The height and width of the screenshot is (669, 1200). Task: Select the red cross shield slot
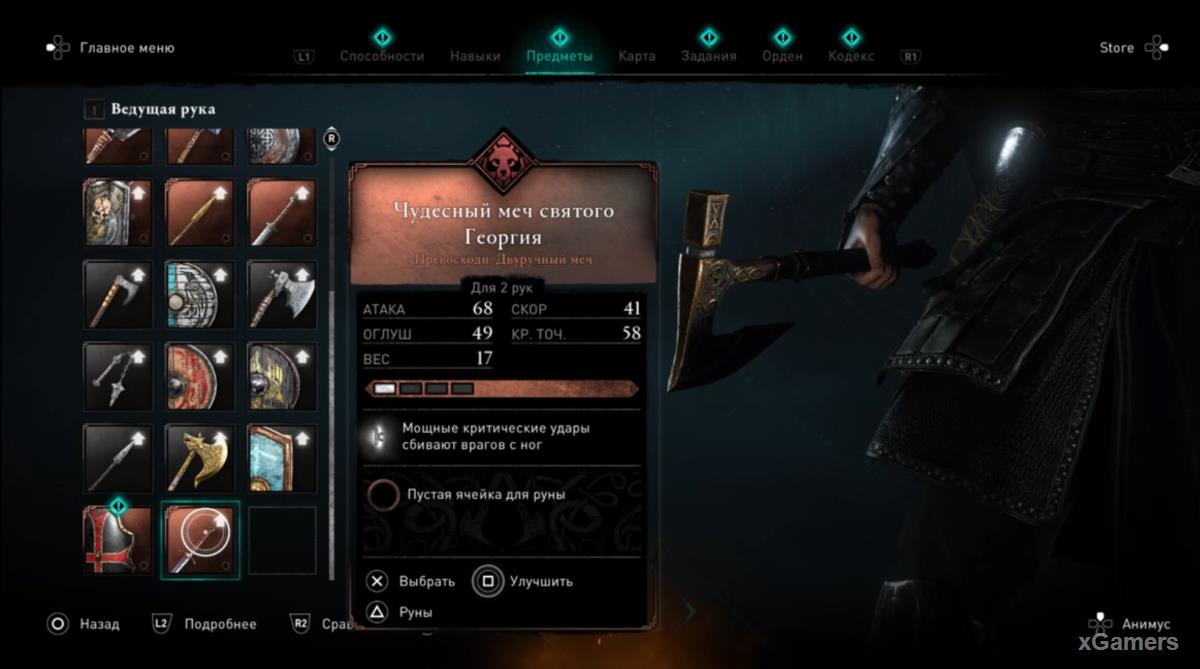point(118,540)
